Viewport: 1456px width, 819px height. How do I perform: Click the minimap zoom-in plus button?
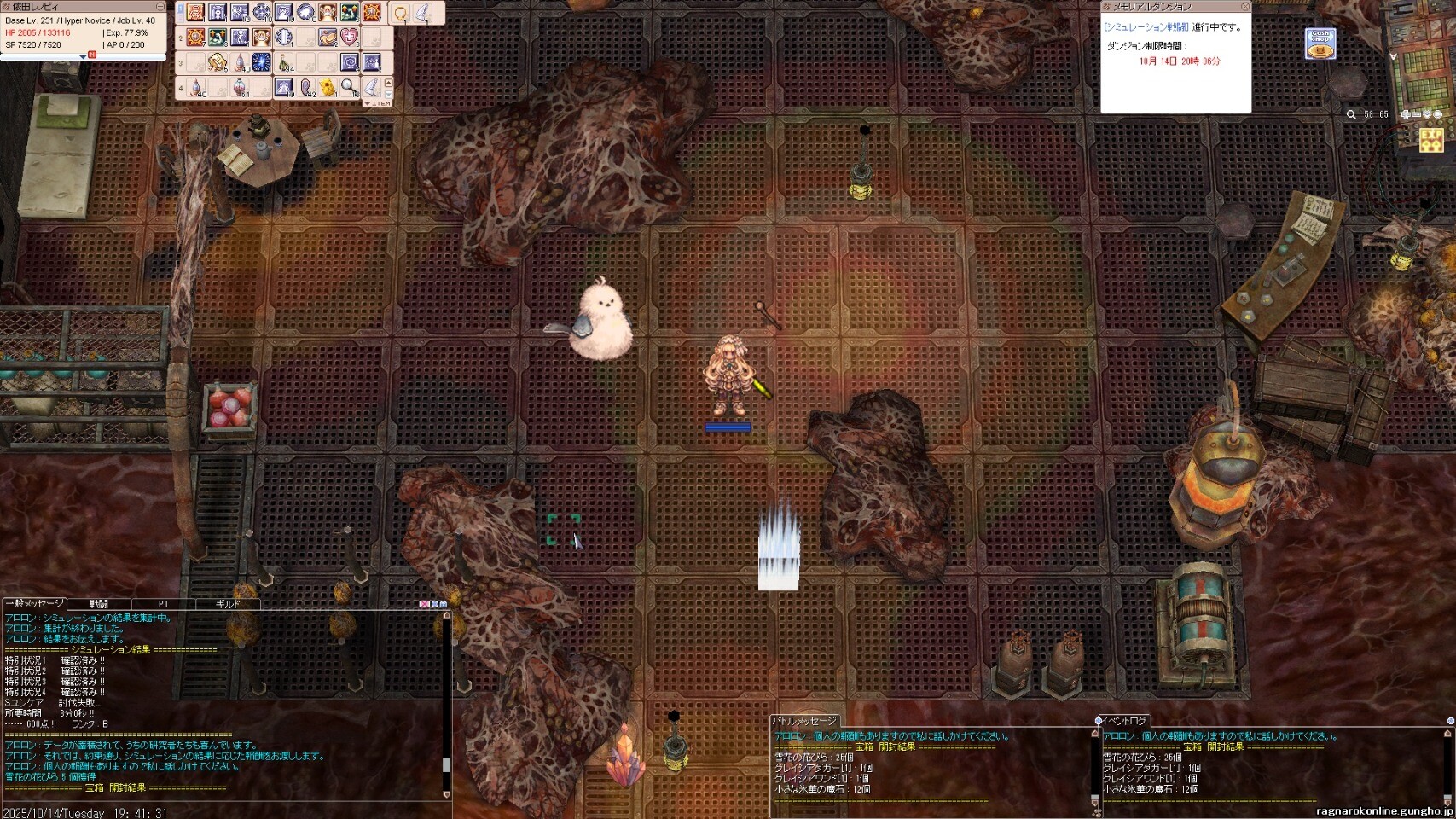coord(1406,114)
